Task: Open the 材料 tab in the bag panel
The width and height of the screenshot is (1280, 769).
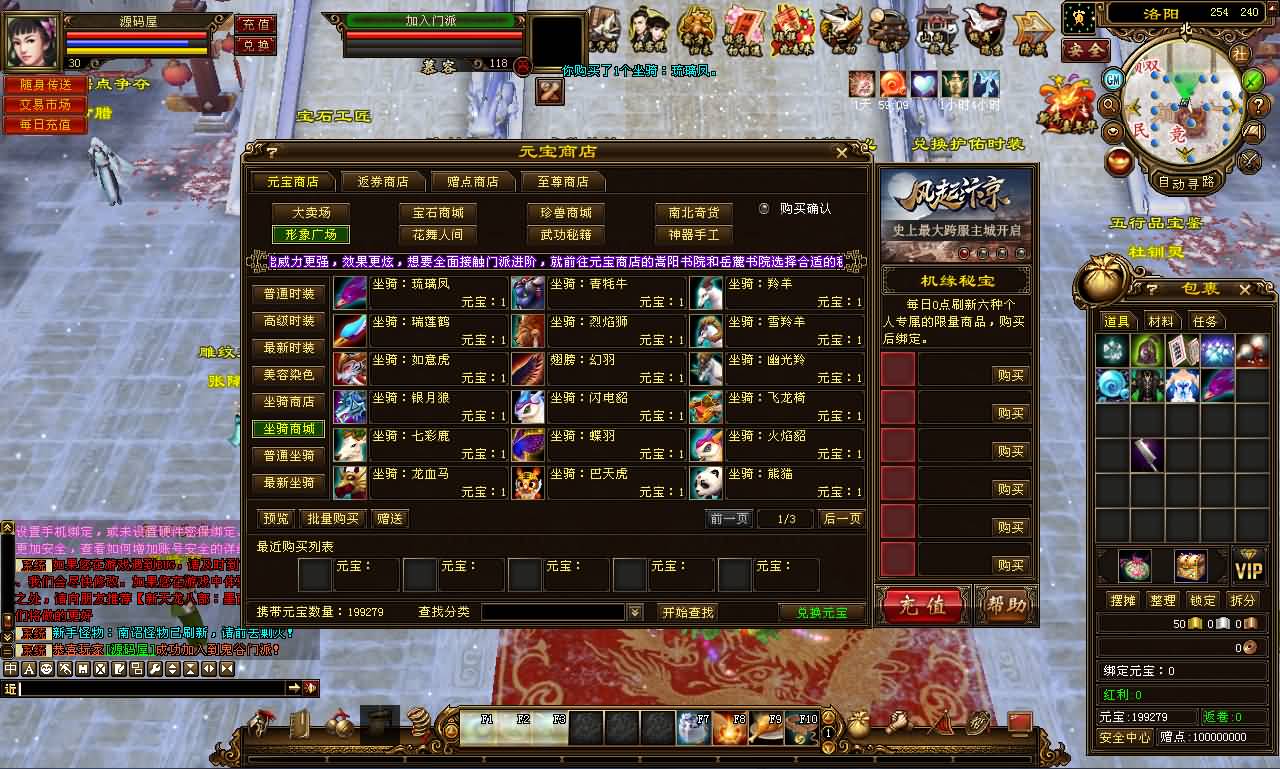Action: [x=1163, y=321]
